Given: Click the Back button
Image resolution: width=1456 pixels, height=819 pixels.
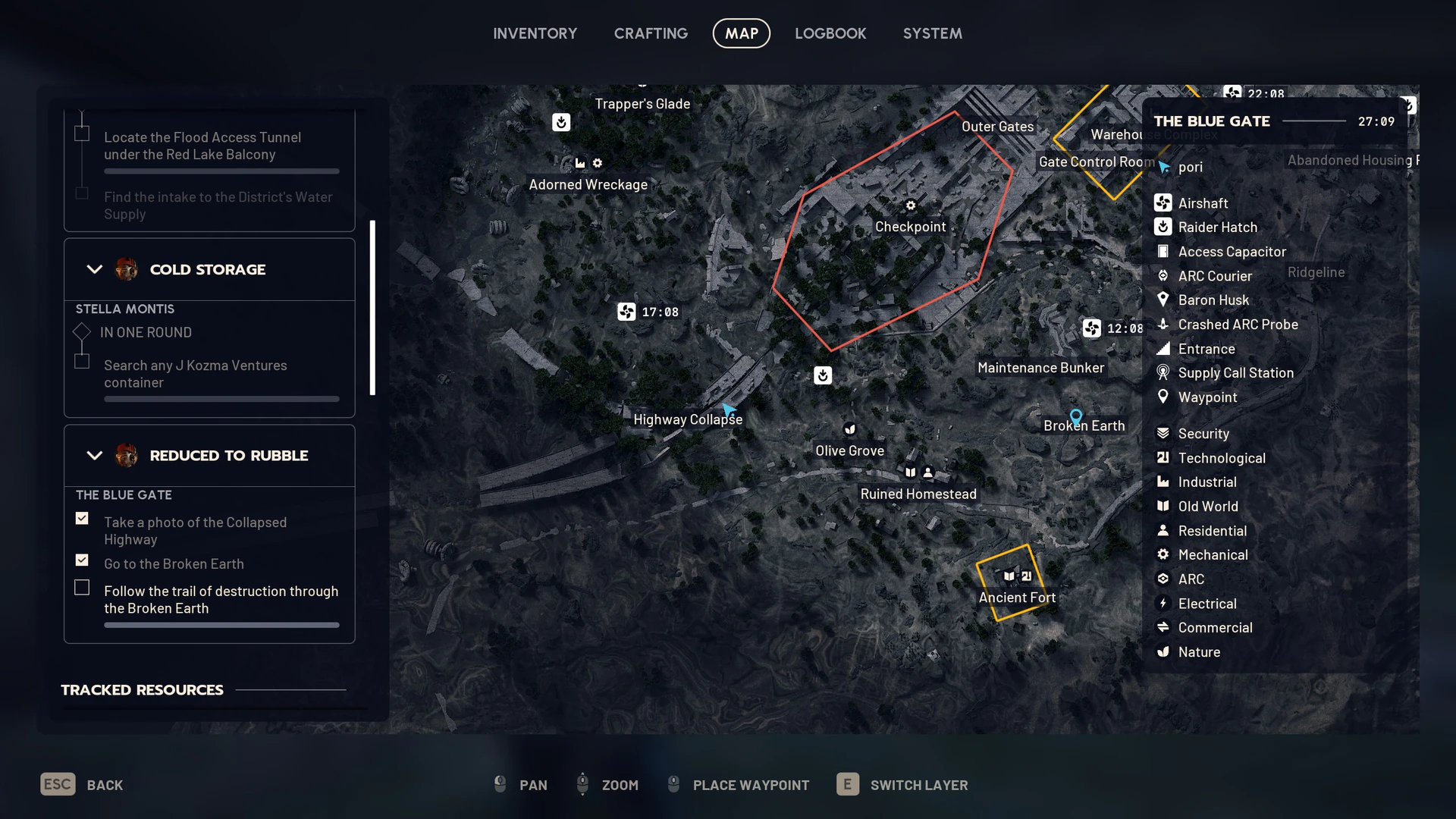Looking at the screenshot, I should click(x=82, y=785).
